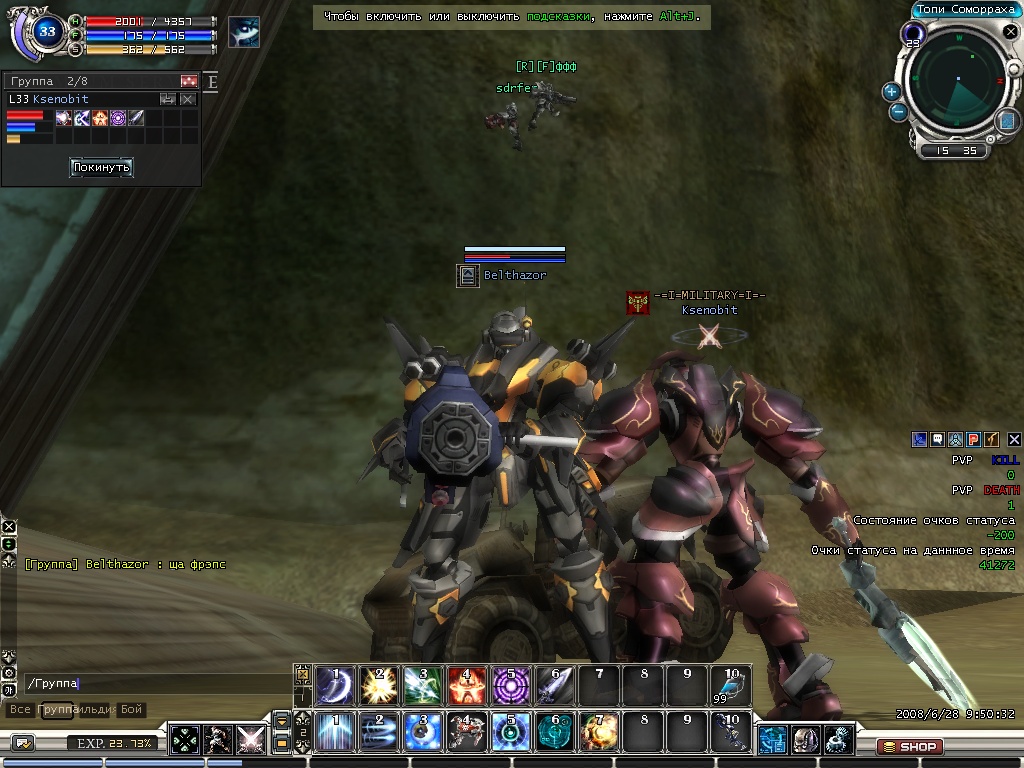Open the gear icon menu beside SHOP

click(x=839, y=740)
